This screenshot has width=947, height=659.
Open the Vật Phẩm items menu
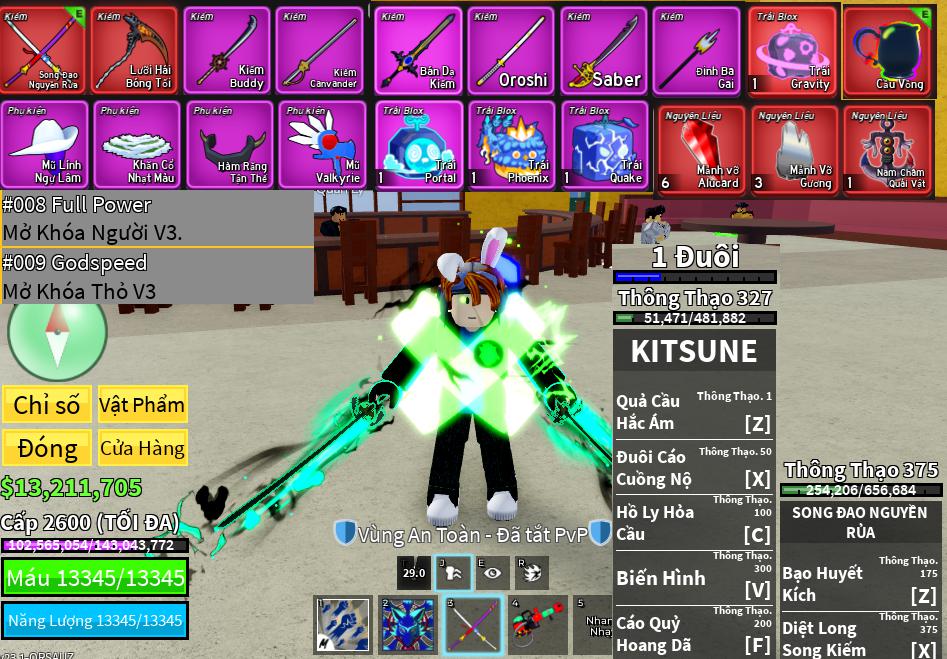point(142,404)
